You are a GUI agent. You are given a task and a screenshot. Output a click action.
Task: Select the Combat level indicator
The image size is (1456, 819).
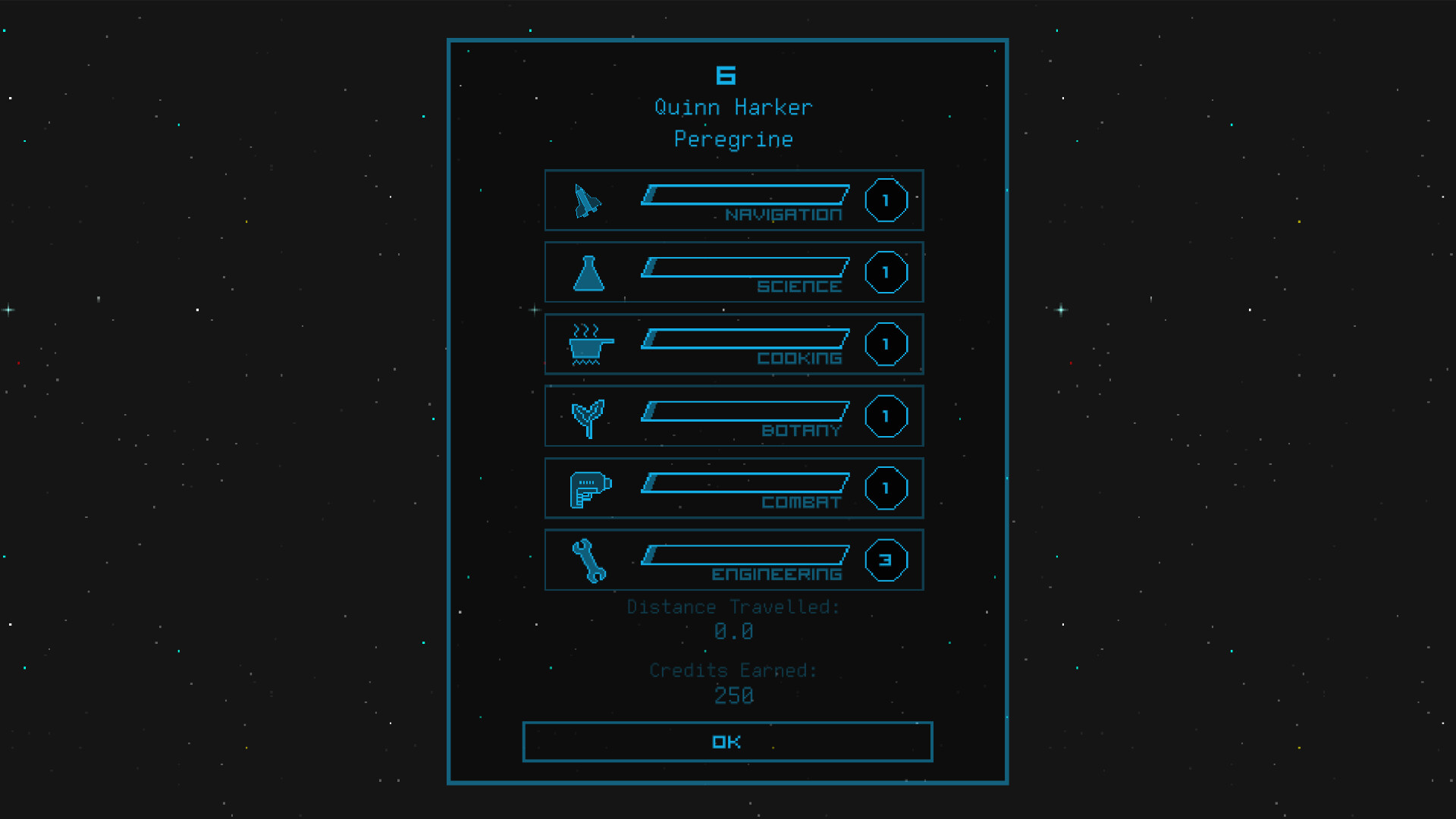click(x=886, y=488)
